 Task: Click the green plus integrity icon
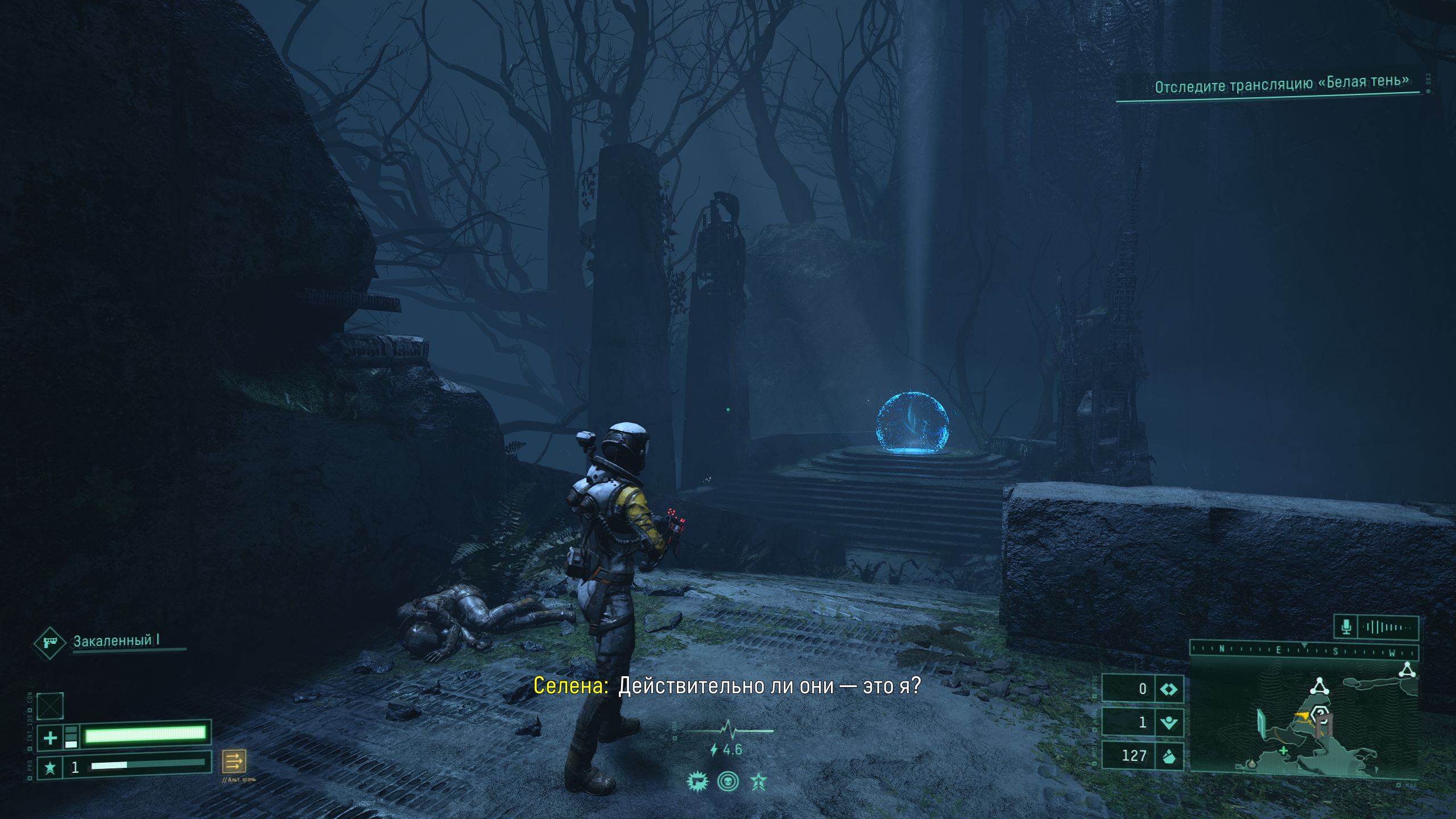tap(50, 738)
